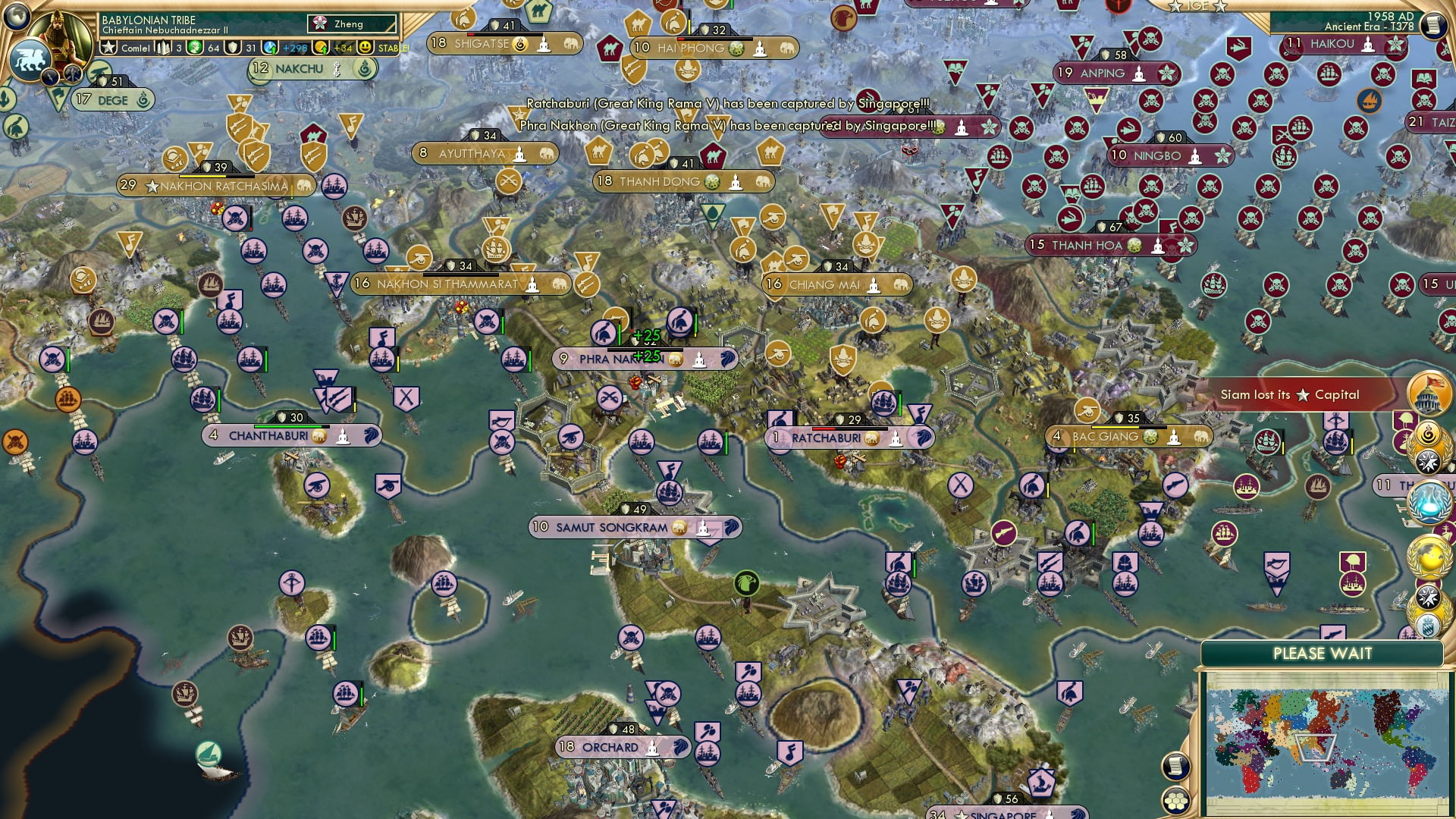Click on the world minimap
1456x819 pixels.
1326,743
